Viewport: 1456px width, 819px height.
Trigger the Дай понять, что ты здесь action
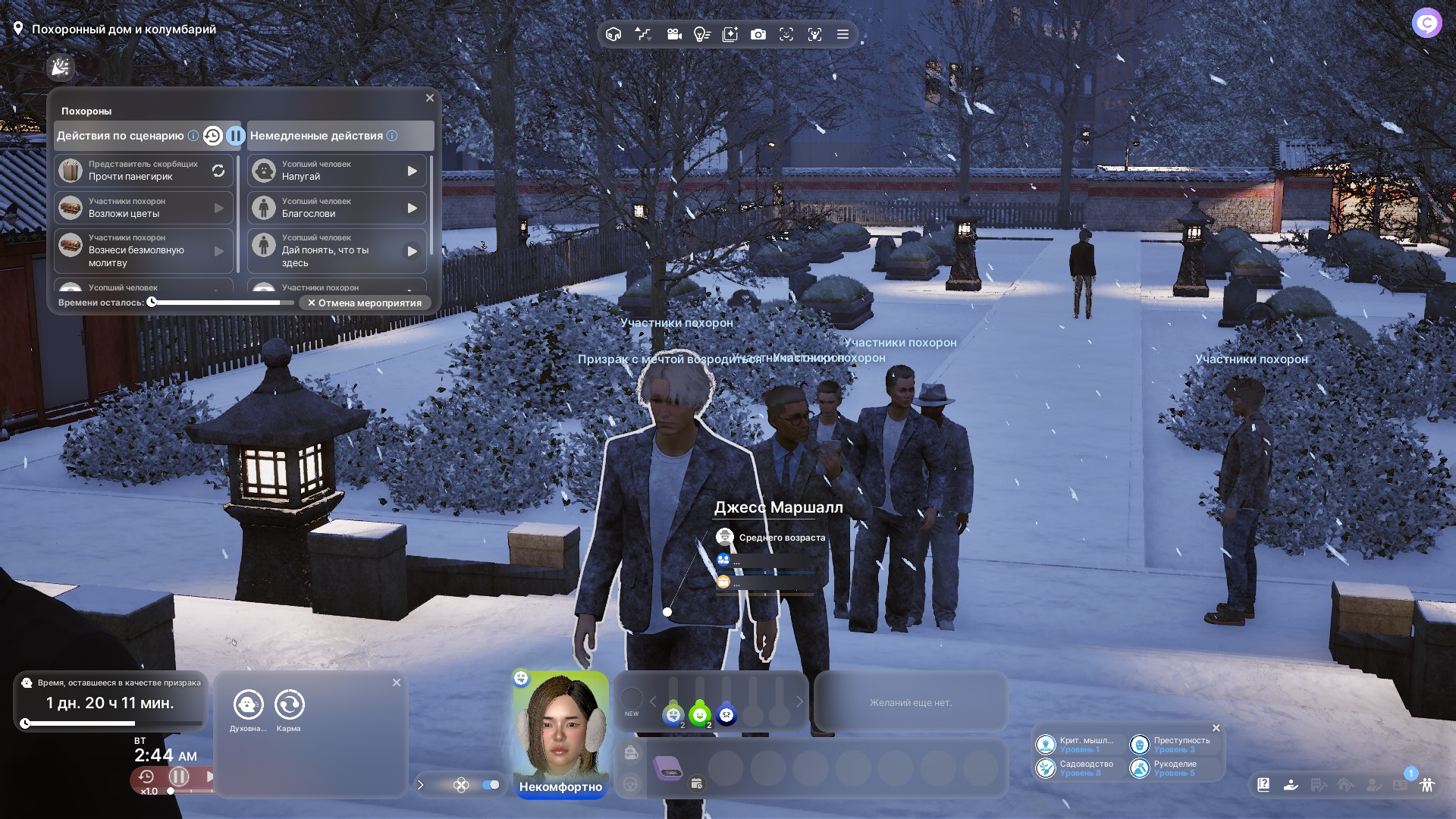click(412, 251)
